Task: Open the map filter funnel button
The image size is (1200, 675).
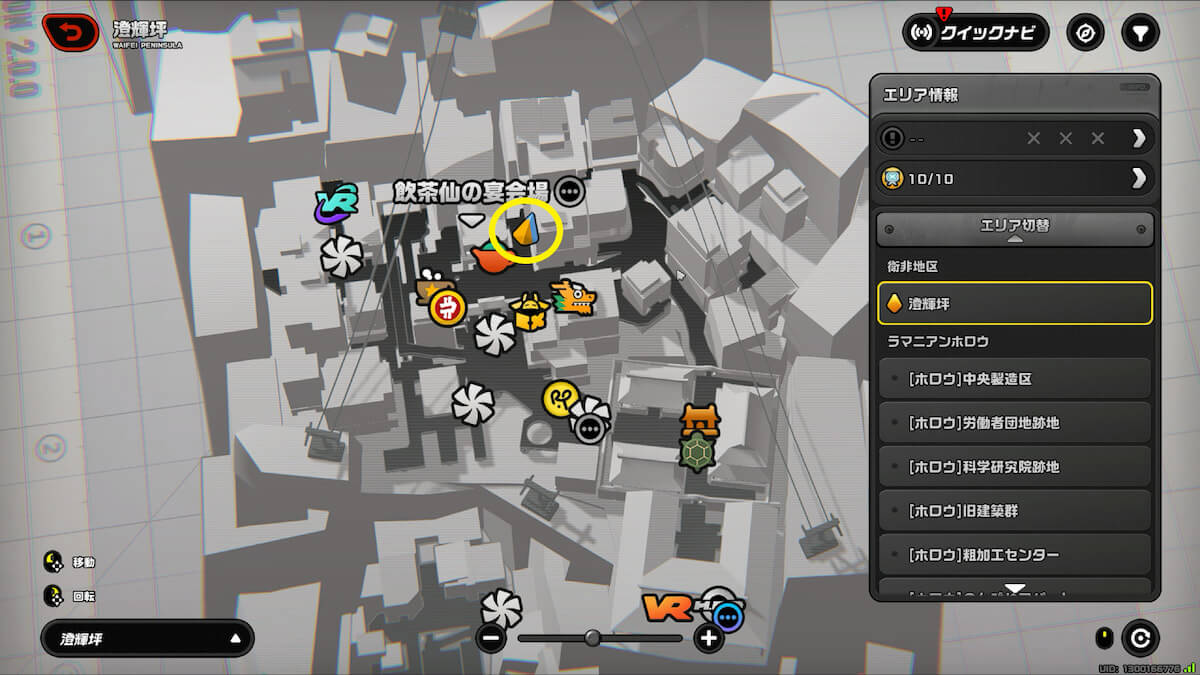Action: tap(1139, 33)
